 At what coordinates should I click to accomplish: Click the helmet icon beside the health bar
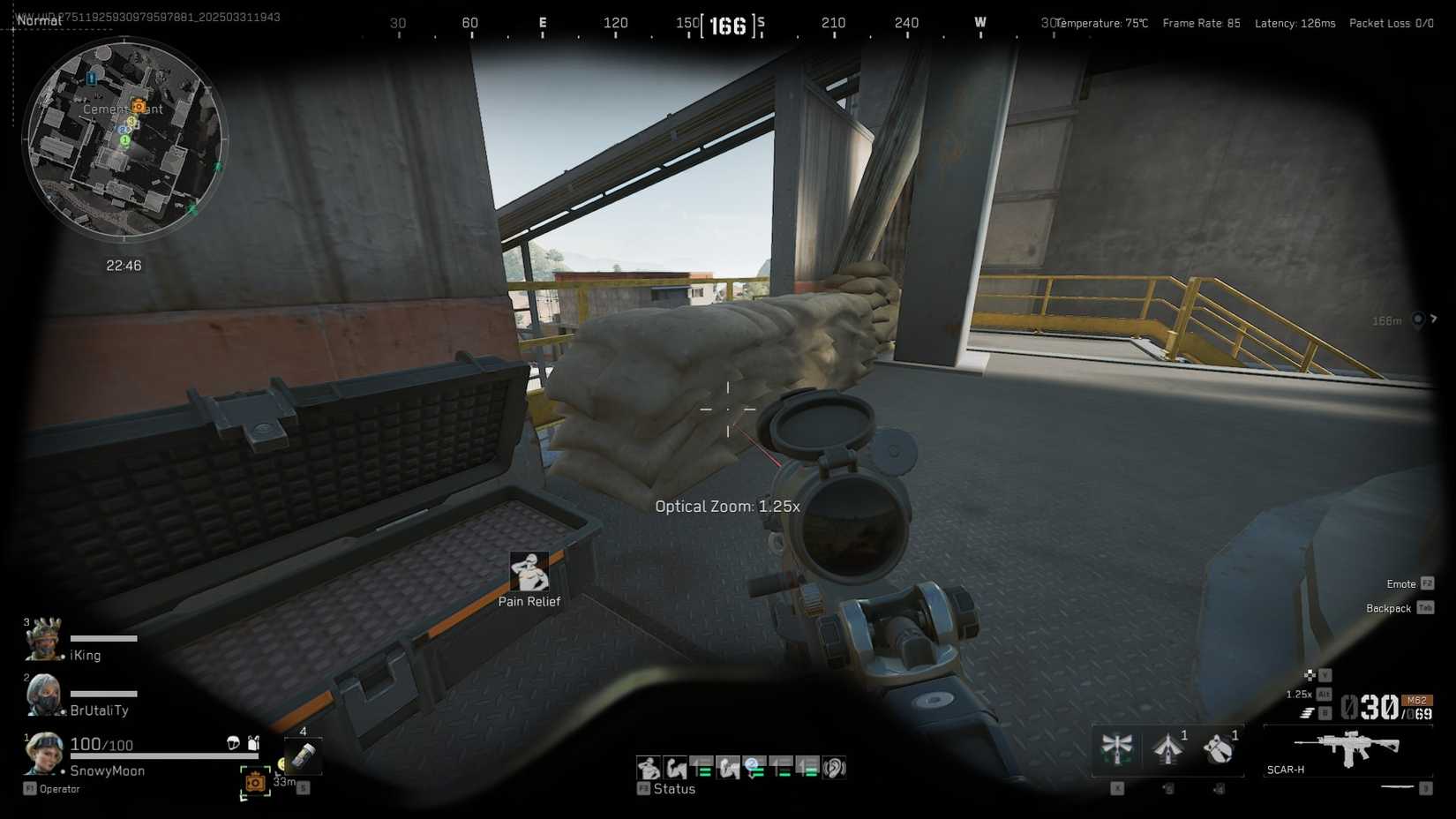tap(233, 744)
